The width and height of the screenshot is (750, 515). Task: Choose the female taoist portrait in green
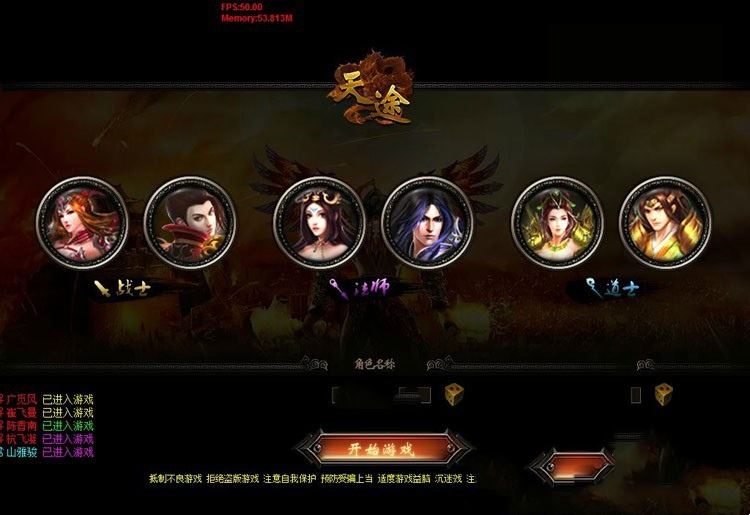[x=557, y=222]
